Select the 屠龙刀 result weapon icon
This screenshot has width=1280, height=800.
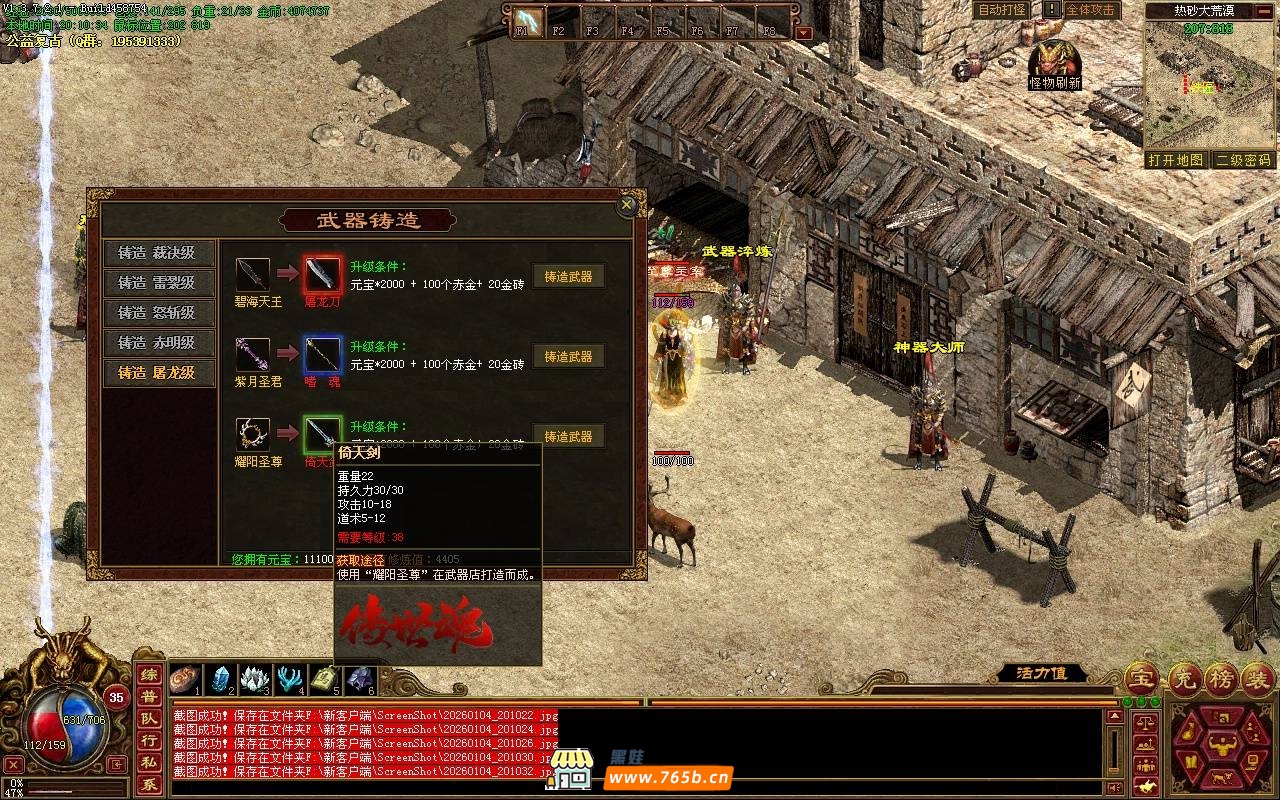pos(323,274)
